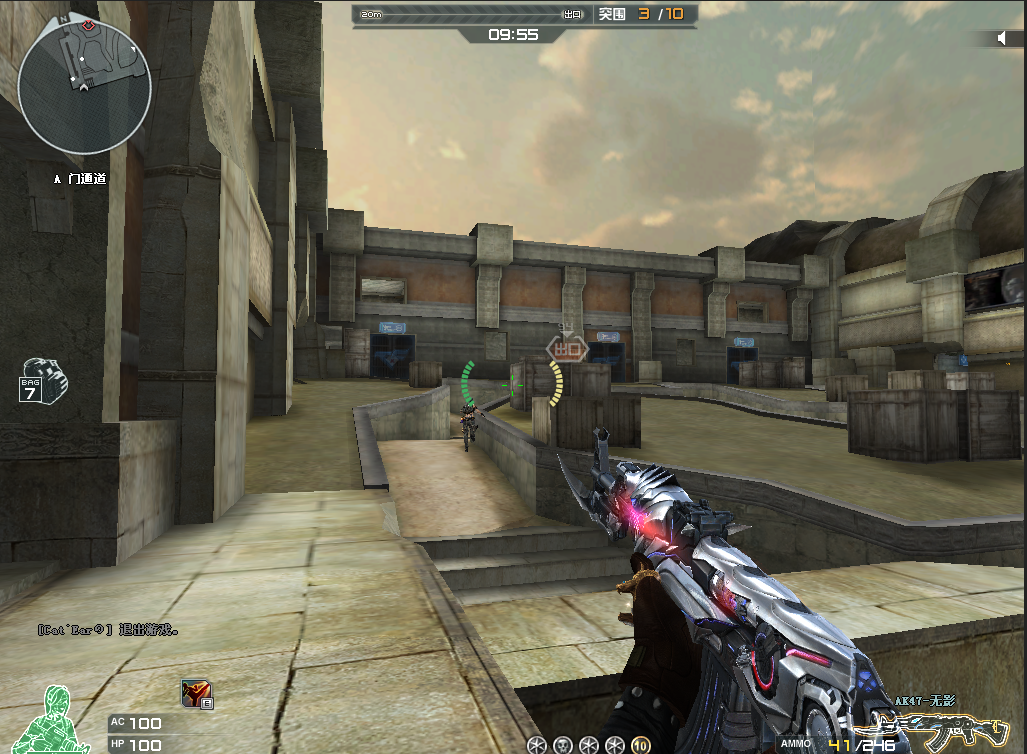Click the circular minimap radar
Image resolution: width=1027 pixels, height=754 pixels.
(x=85, y=87)
